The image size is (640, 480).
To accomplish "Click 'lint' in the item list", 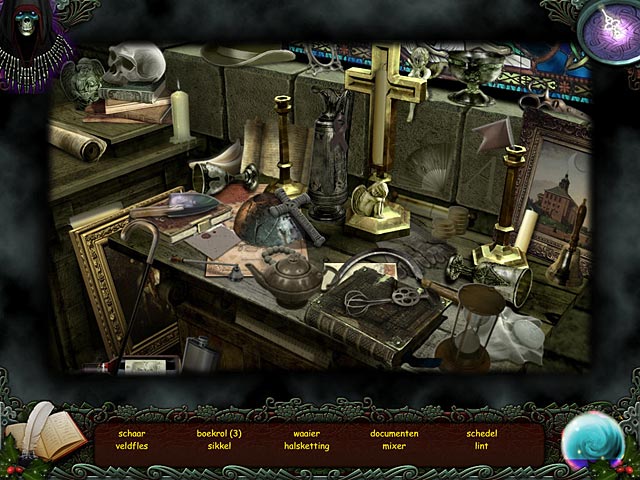I will 481,446.
